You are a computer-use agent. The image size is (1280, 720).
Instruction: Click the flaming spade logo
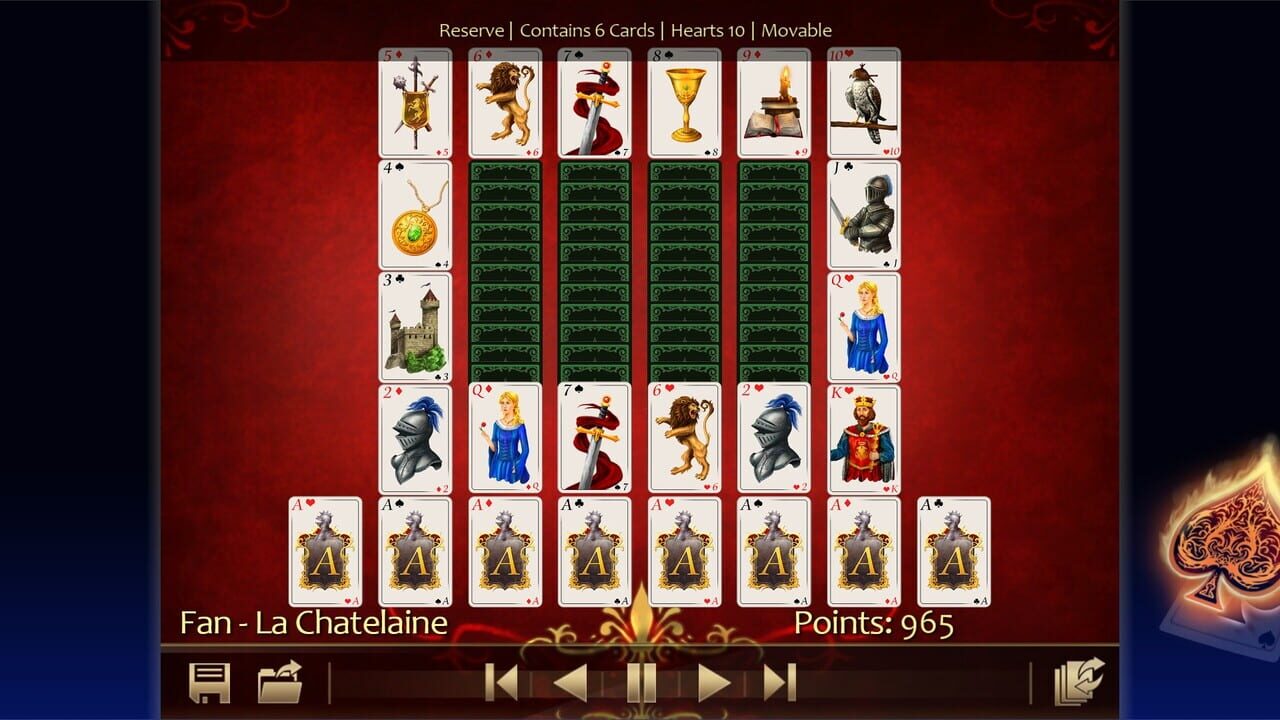tap(1218, 545)
